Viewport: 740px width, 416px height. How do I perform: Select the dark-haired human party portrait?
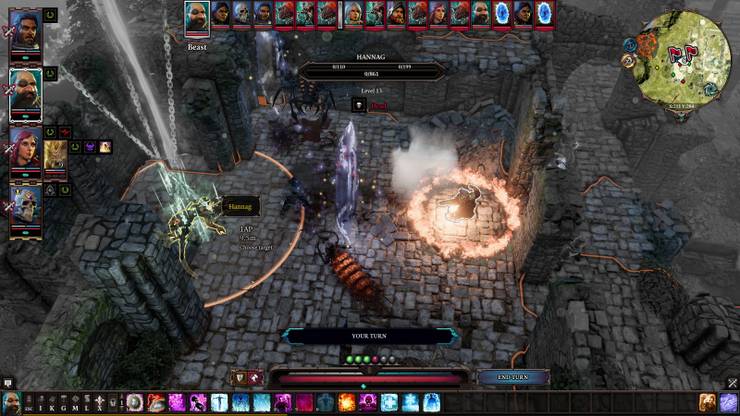(25, 39)
